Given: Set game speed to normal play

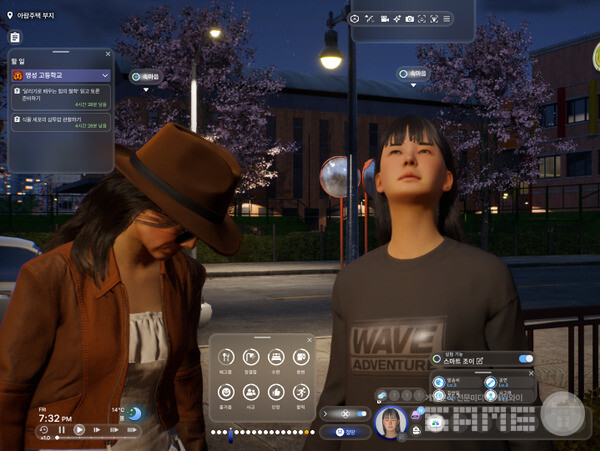Looking at the screenshot, I should 79,430.
